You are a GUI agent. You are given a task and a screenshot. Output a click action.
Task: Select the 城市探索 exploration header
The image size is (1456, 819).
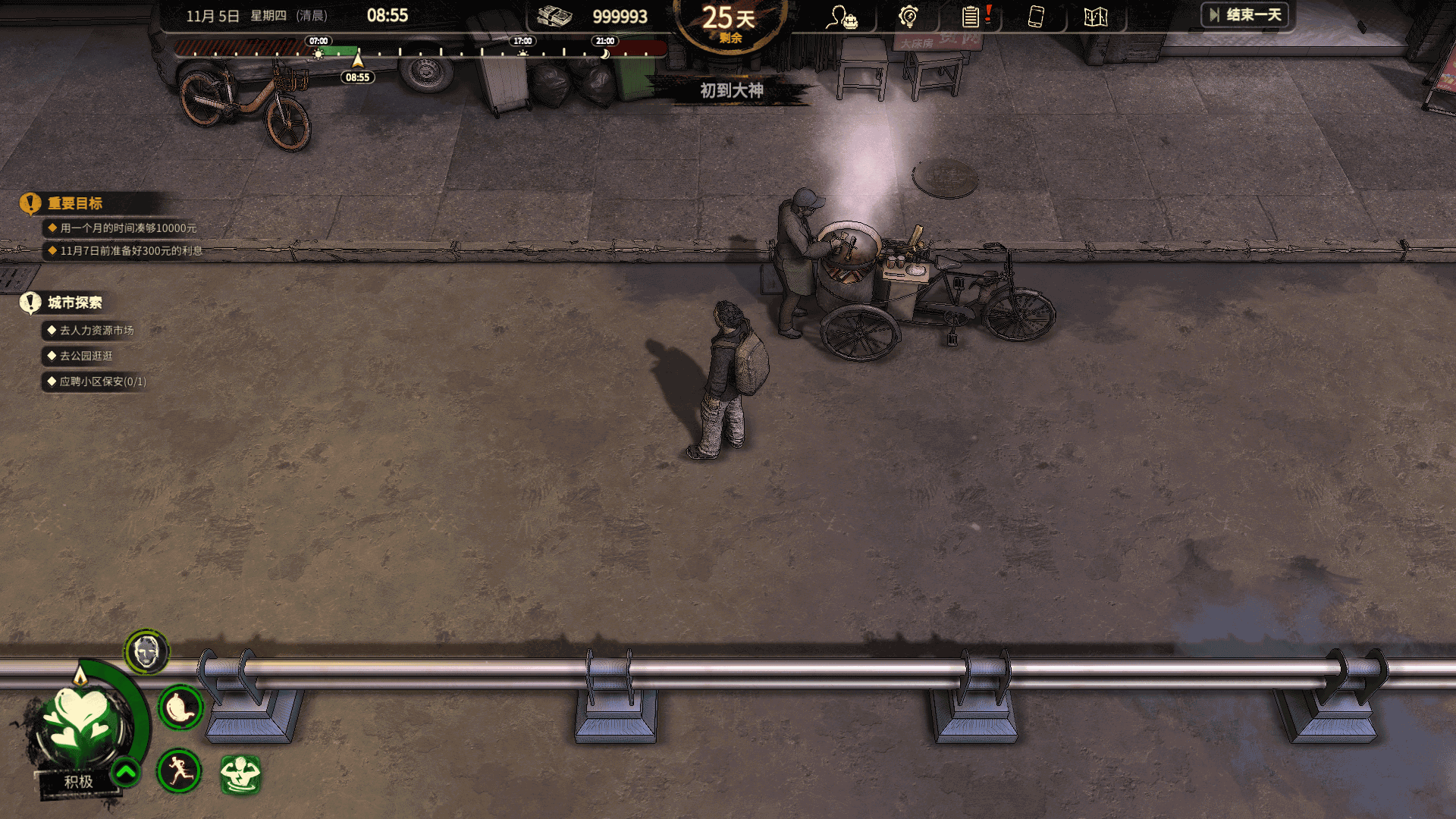coord(74,303)
